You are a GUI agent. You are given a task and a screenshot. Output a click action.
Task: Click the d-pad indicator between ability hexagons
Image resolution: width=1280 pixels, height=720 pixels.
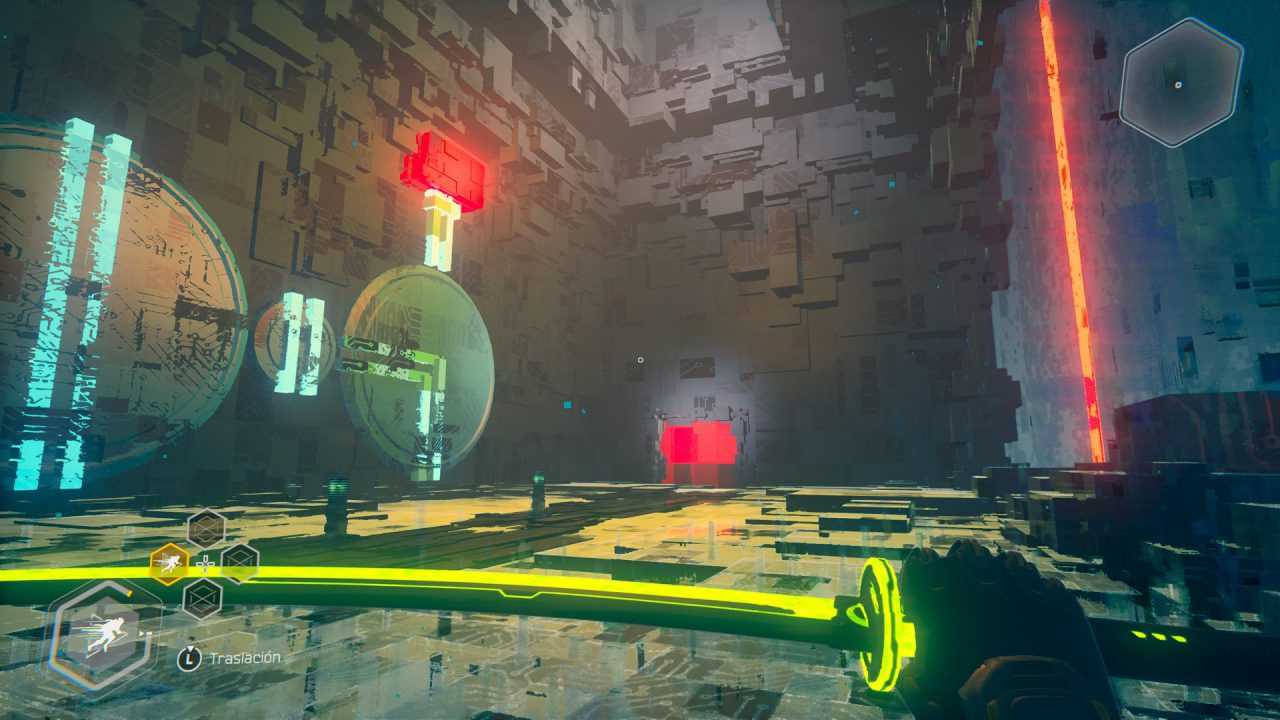click(x=206, y=562)
